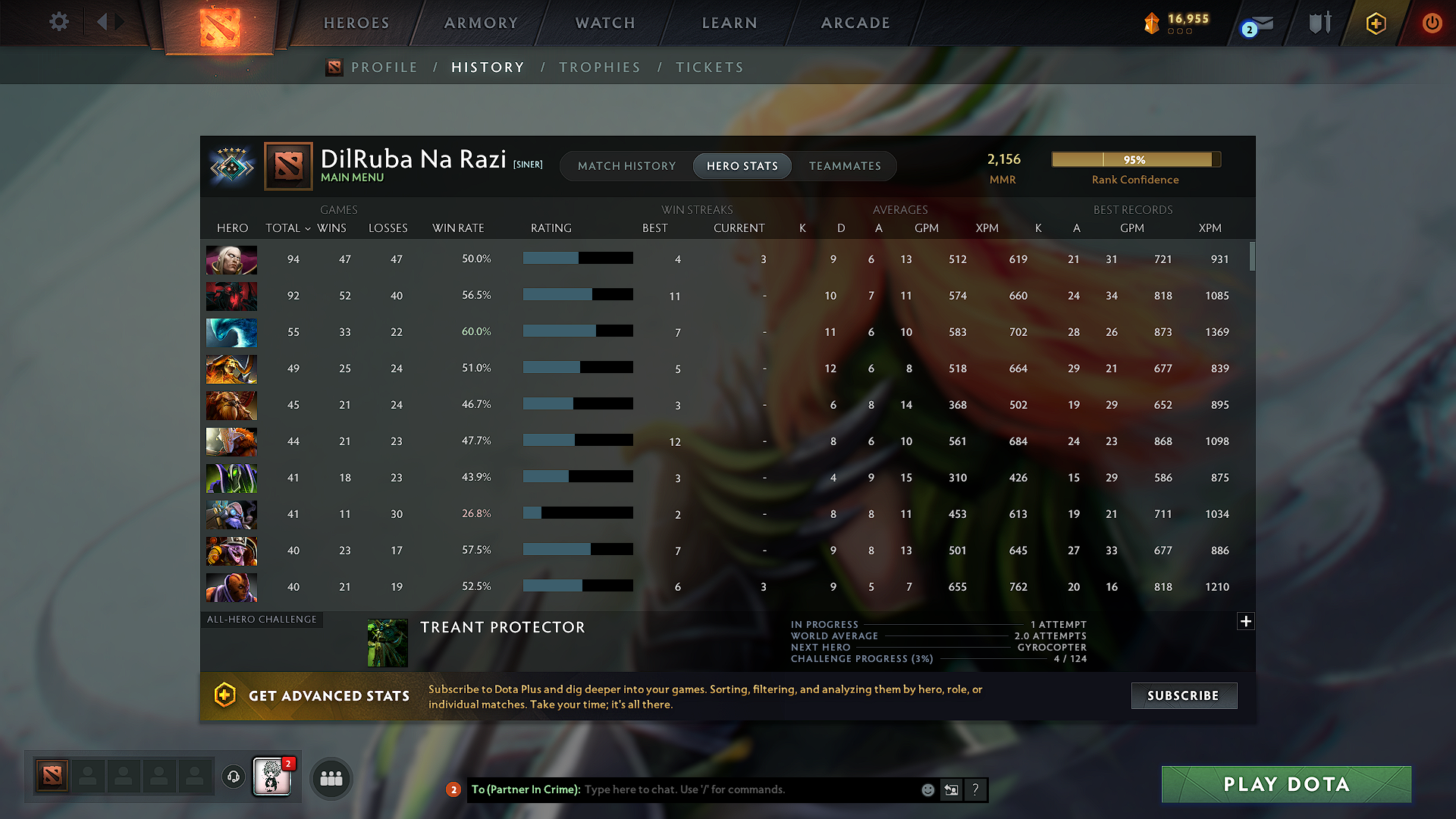
Task: Click the power button to exit Dota
Action: click(1432, 23)
